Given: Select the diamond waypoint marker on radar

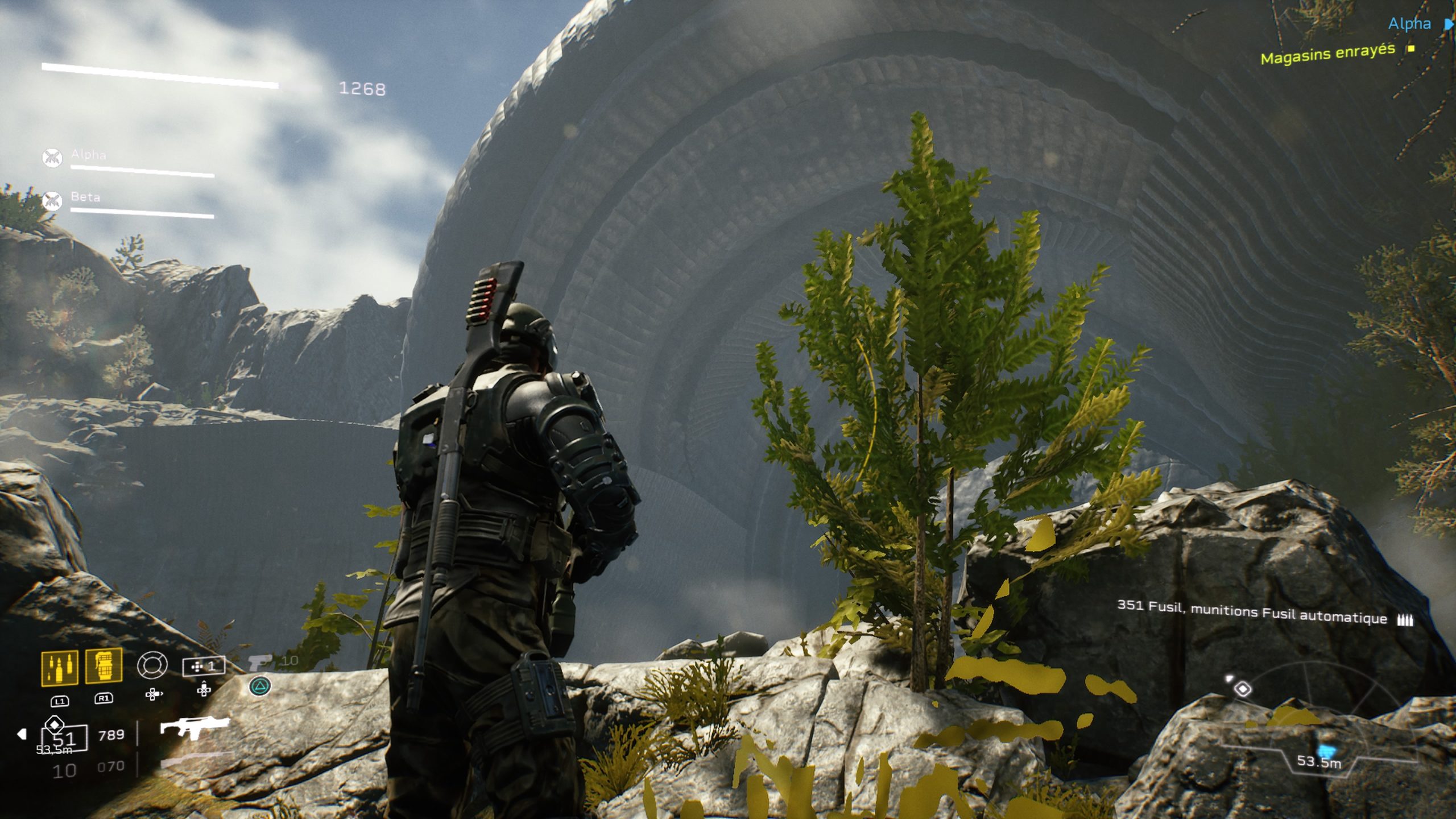Looking at the screenshot, I should pos(1243,689).
